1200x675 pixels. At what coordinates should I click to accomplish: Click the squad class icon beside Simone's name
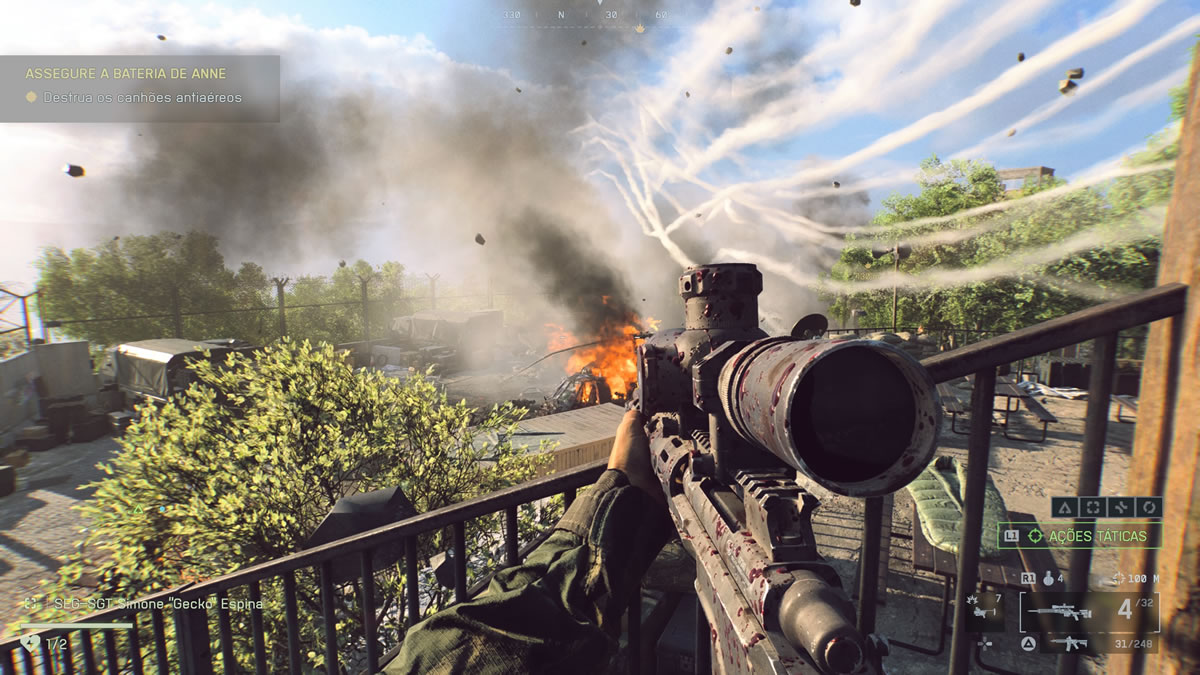tap(33, 604)
